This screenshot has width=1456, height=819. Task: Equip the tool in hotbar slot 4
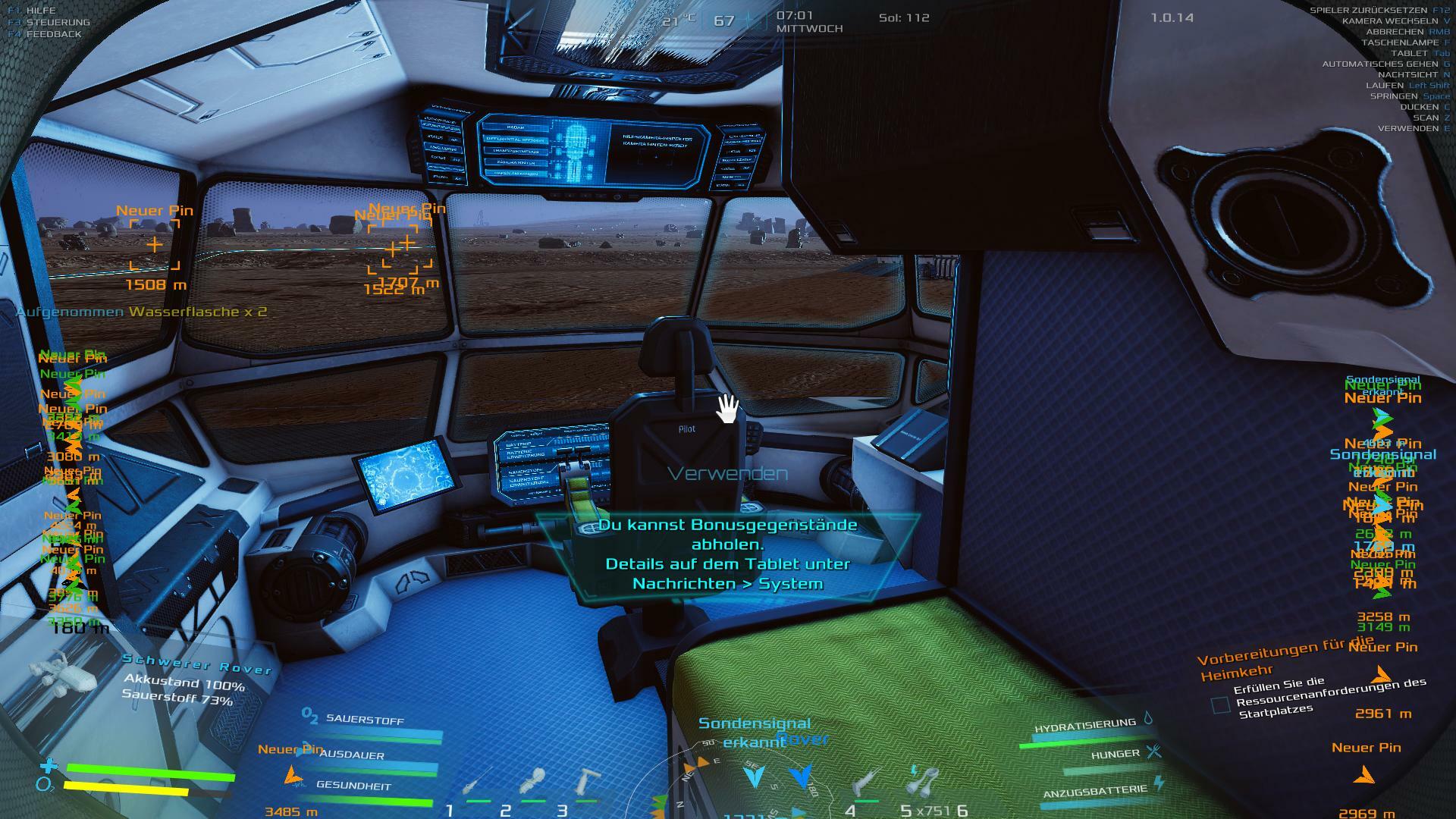point(865,785)
